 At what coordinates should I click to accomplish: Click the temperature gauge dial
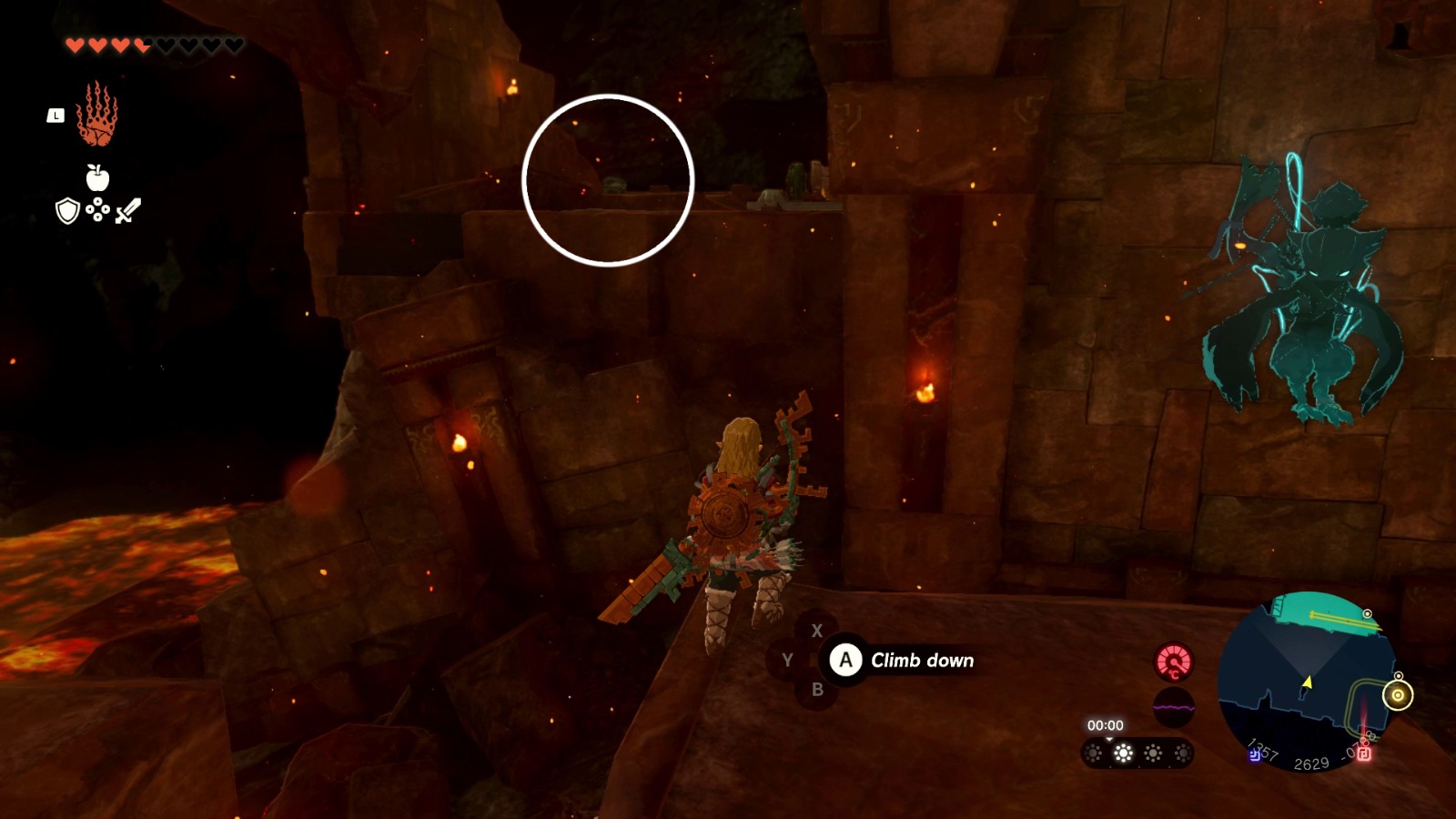pos(1174,662)
